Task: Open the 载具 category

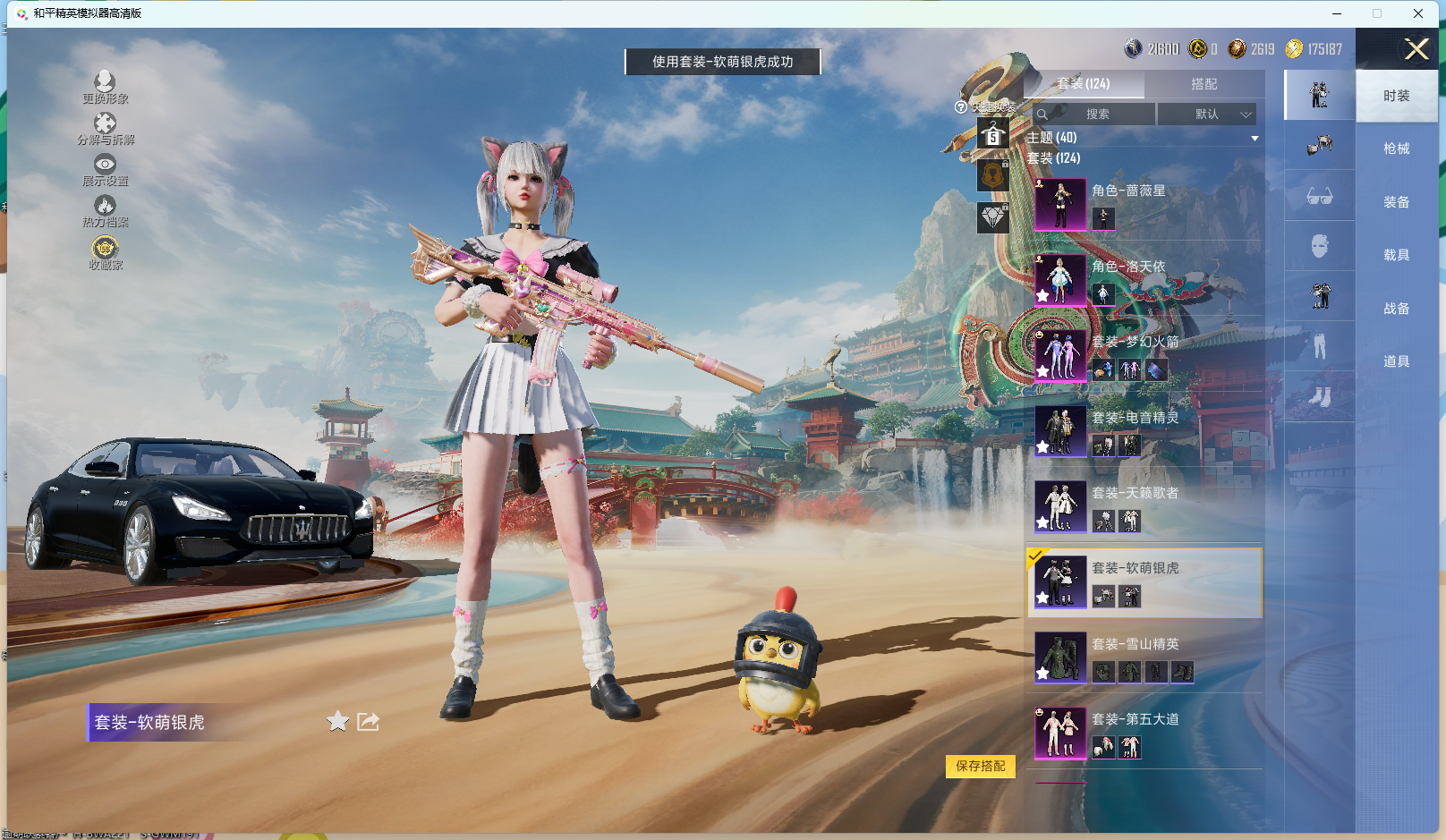Action: pos(1396,255)
